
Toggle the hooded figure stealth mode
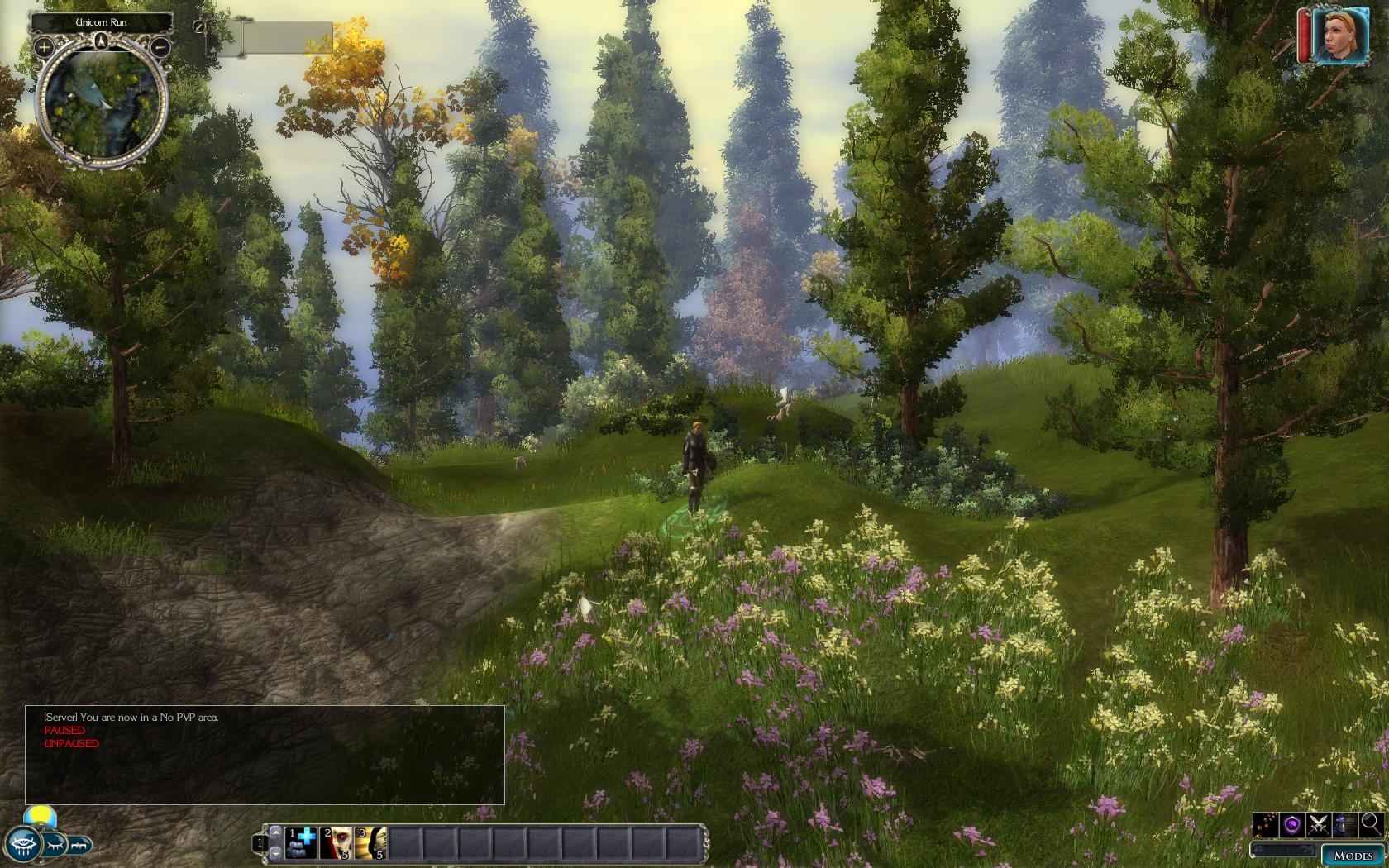click(1345, 824)
